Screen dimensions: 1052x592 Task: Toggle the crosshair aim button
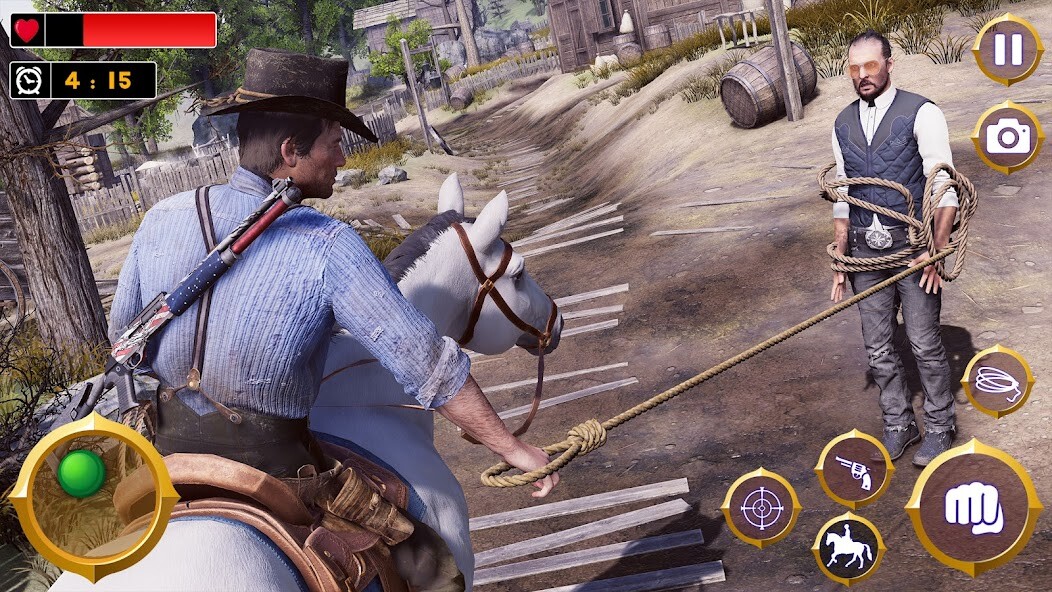761,507
